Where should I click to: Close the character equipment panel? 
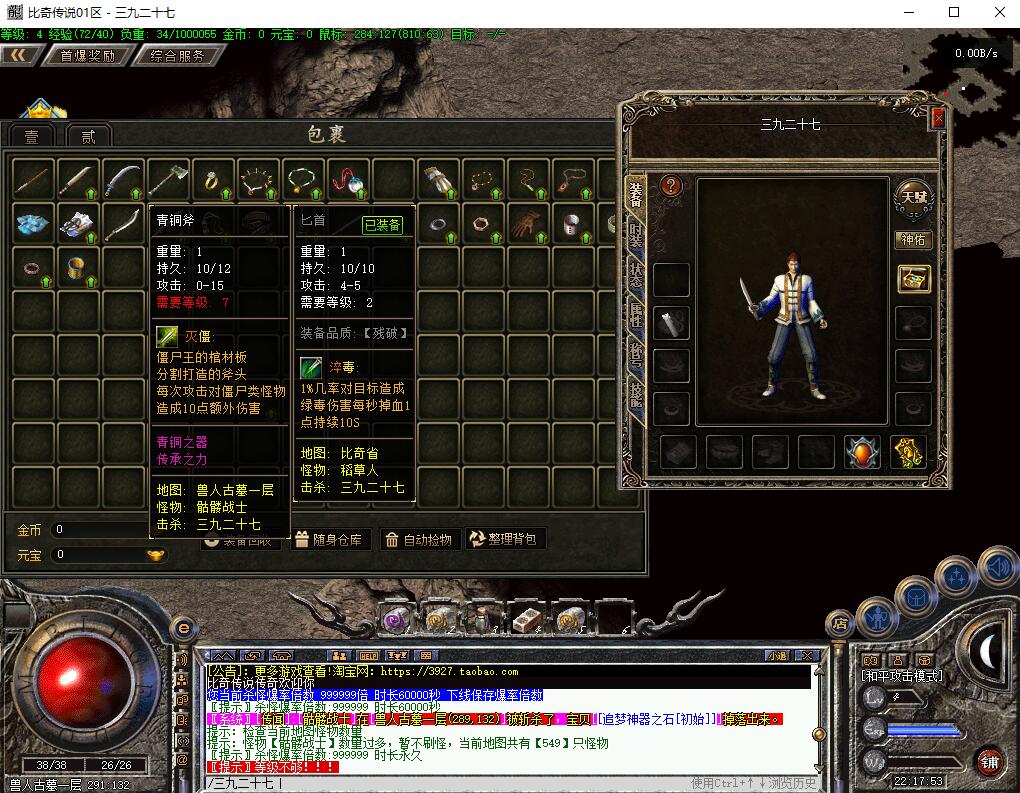(x=937, y=119)
